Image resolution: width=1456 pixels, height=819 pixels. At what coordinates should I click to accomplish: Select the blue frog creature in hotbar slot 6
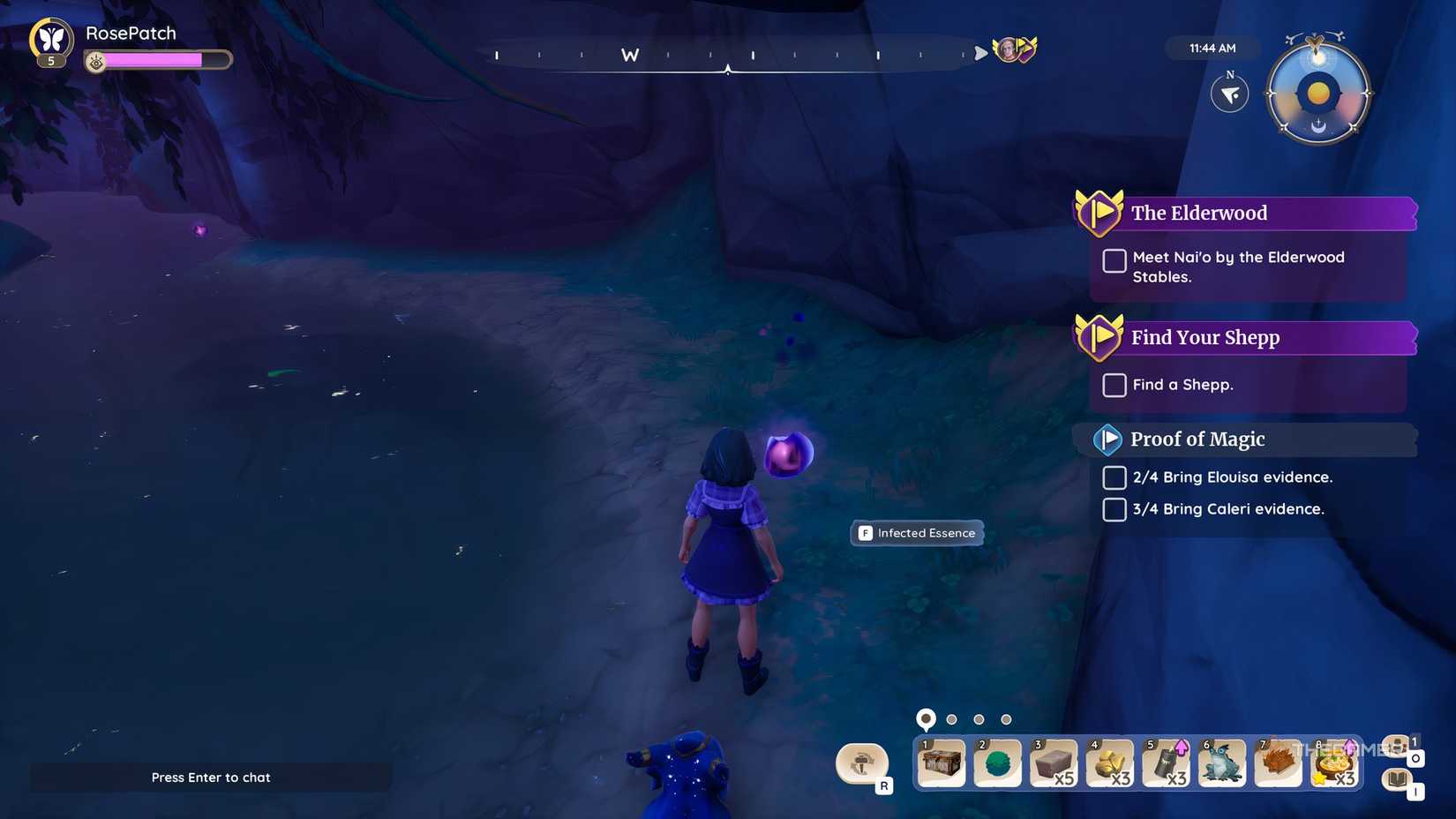pos(1223,763)
